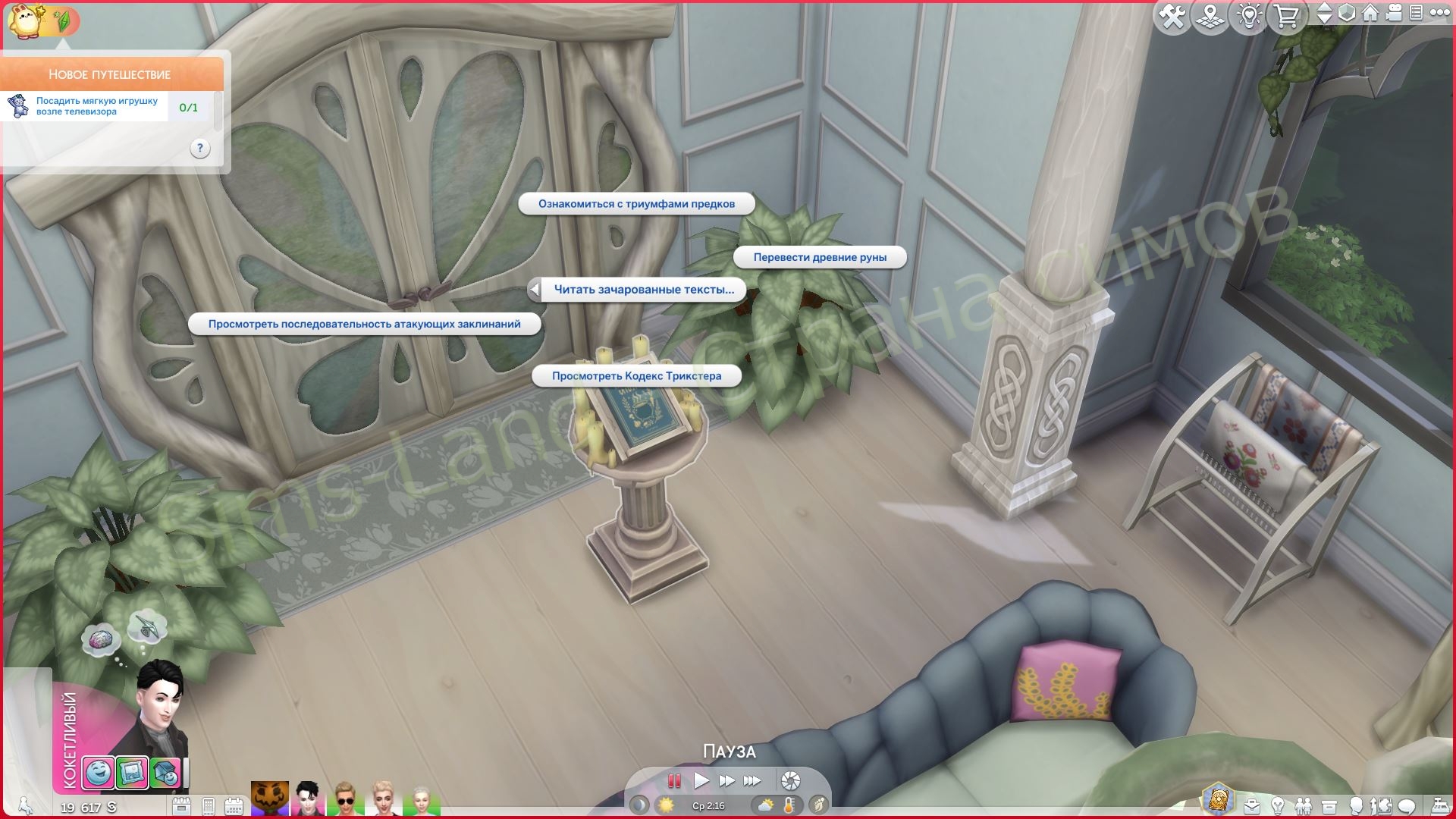Screen dimensions: 1456x819
Task: Click the plush toy quest objective
Action: (x=97, y=107)
